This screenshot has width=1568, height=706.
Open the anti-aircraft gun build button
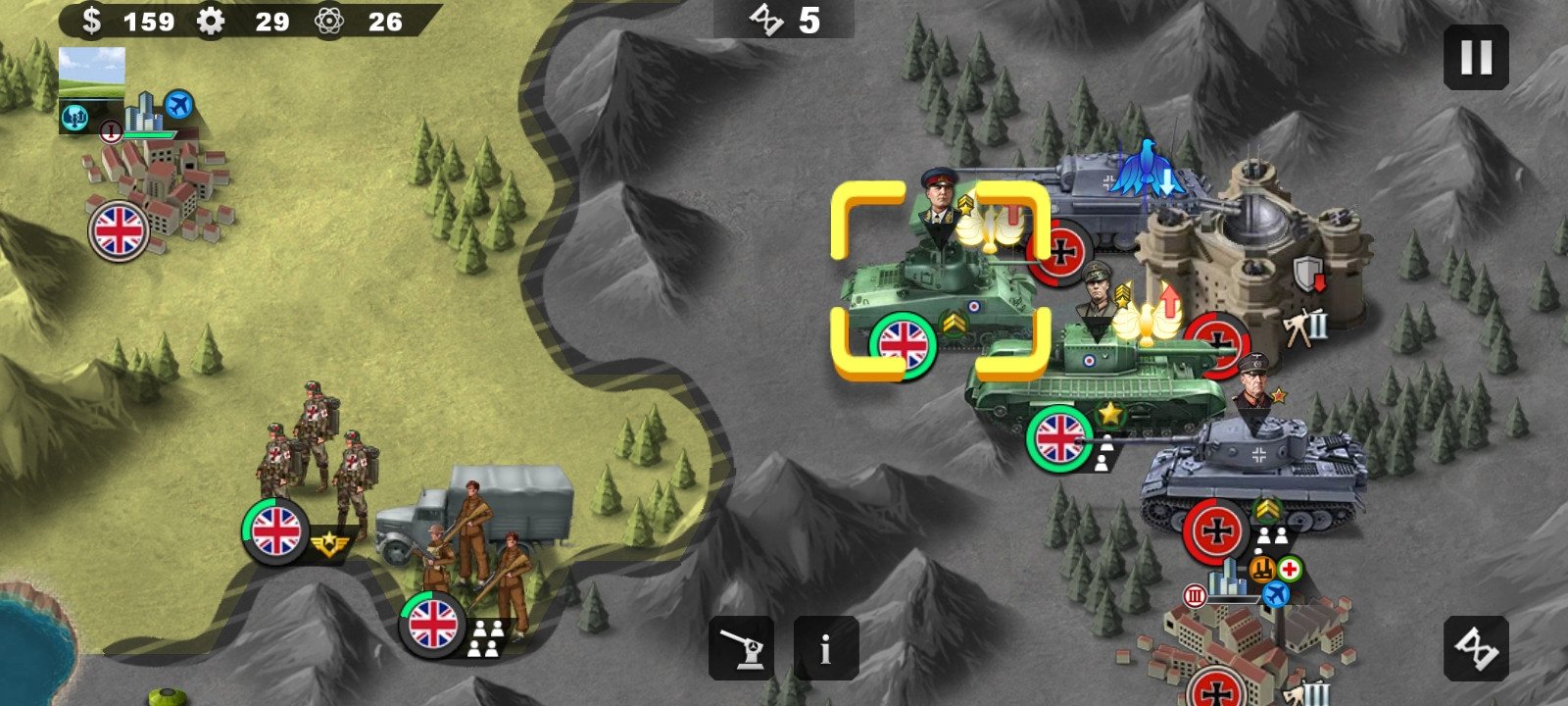[x=742, y=648]
